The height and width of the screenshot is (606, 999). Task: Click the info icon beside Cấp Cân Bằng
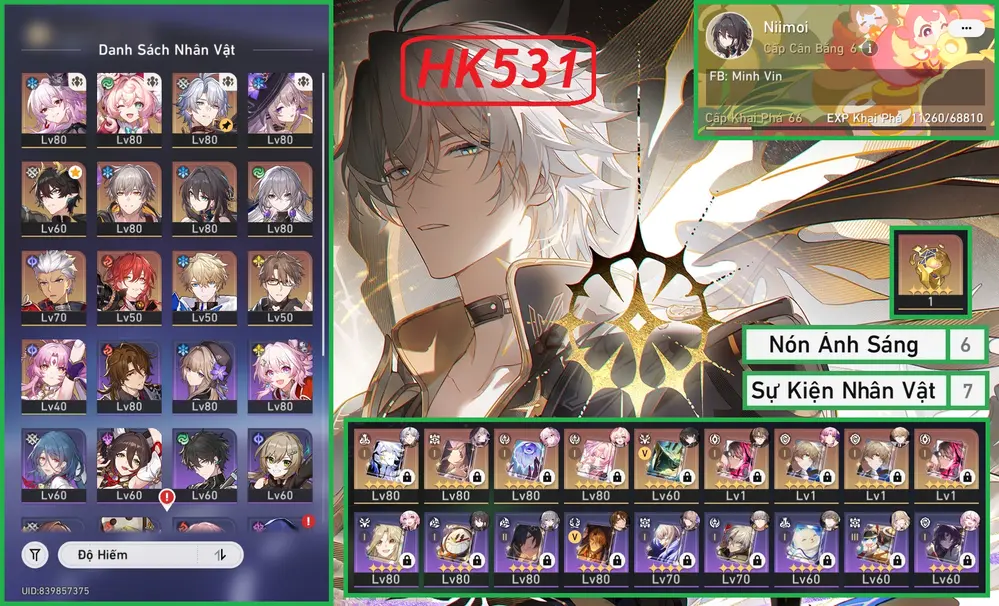tap(869, 48)
